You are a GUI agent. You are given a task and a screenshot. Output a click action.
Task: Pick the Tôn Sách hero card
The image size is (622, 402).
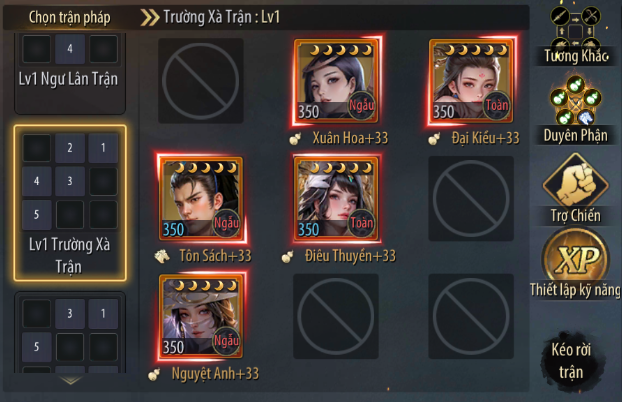[x=203, y=199]
